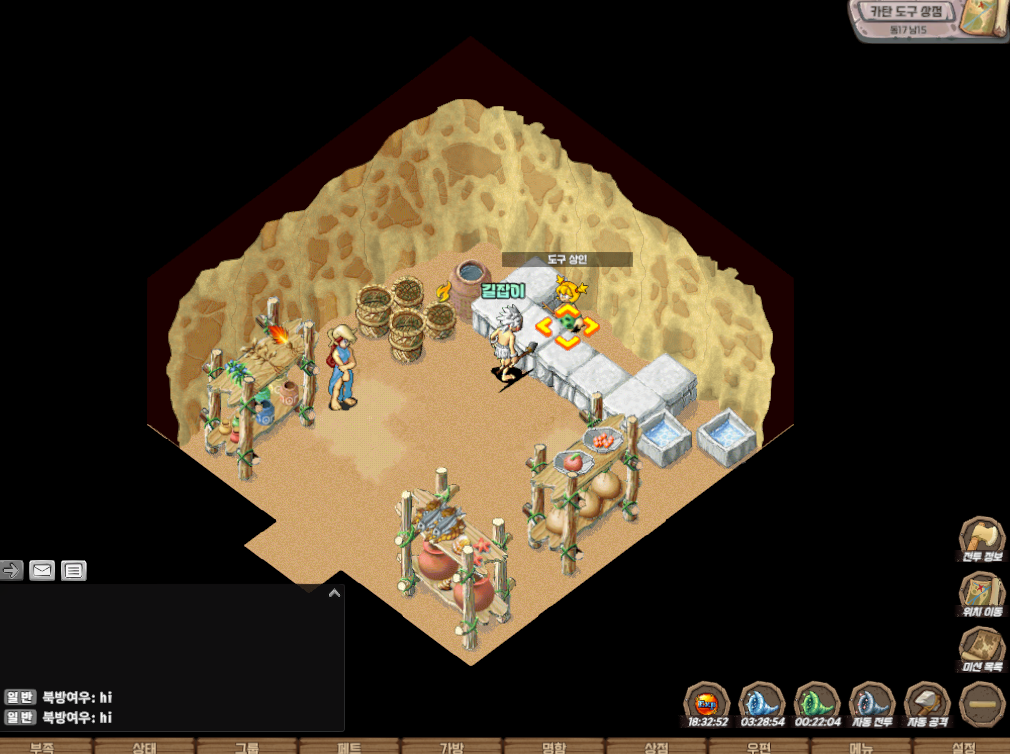Open the 펫 pet menu

click(x=349, y=747)
